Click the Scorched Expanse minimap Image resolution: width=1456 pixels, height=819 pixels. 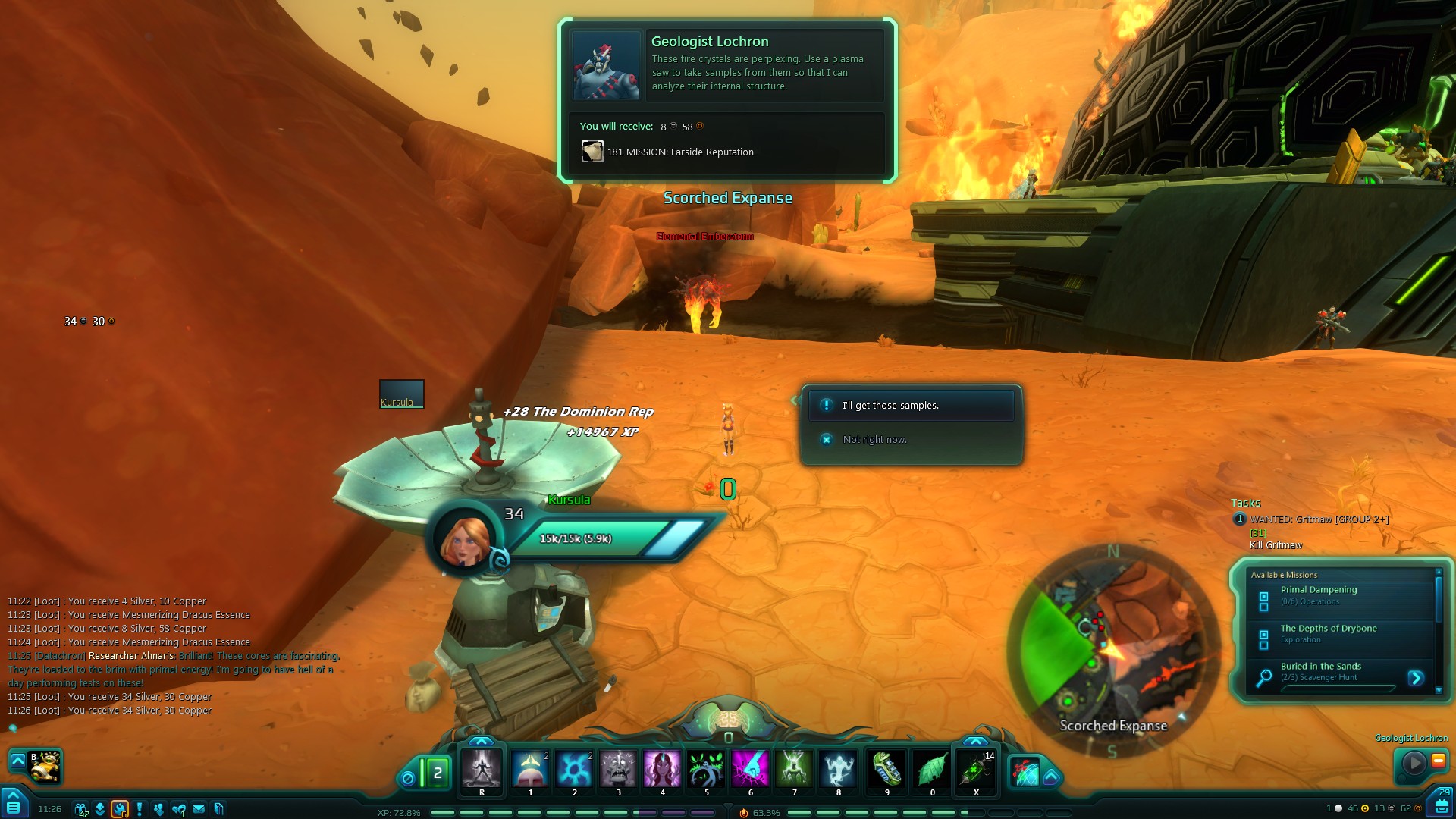[x=1112, y=651]
